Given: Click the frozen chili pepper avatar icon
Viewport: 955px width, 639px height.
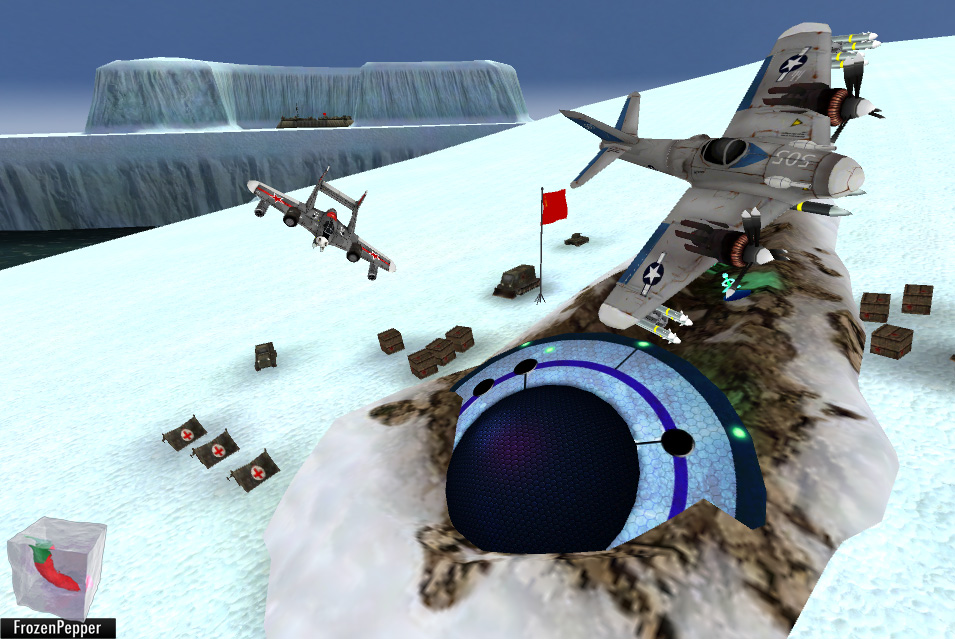Looking at the screenshot, I should 56,567.
